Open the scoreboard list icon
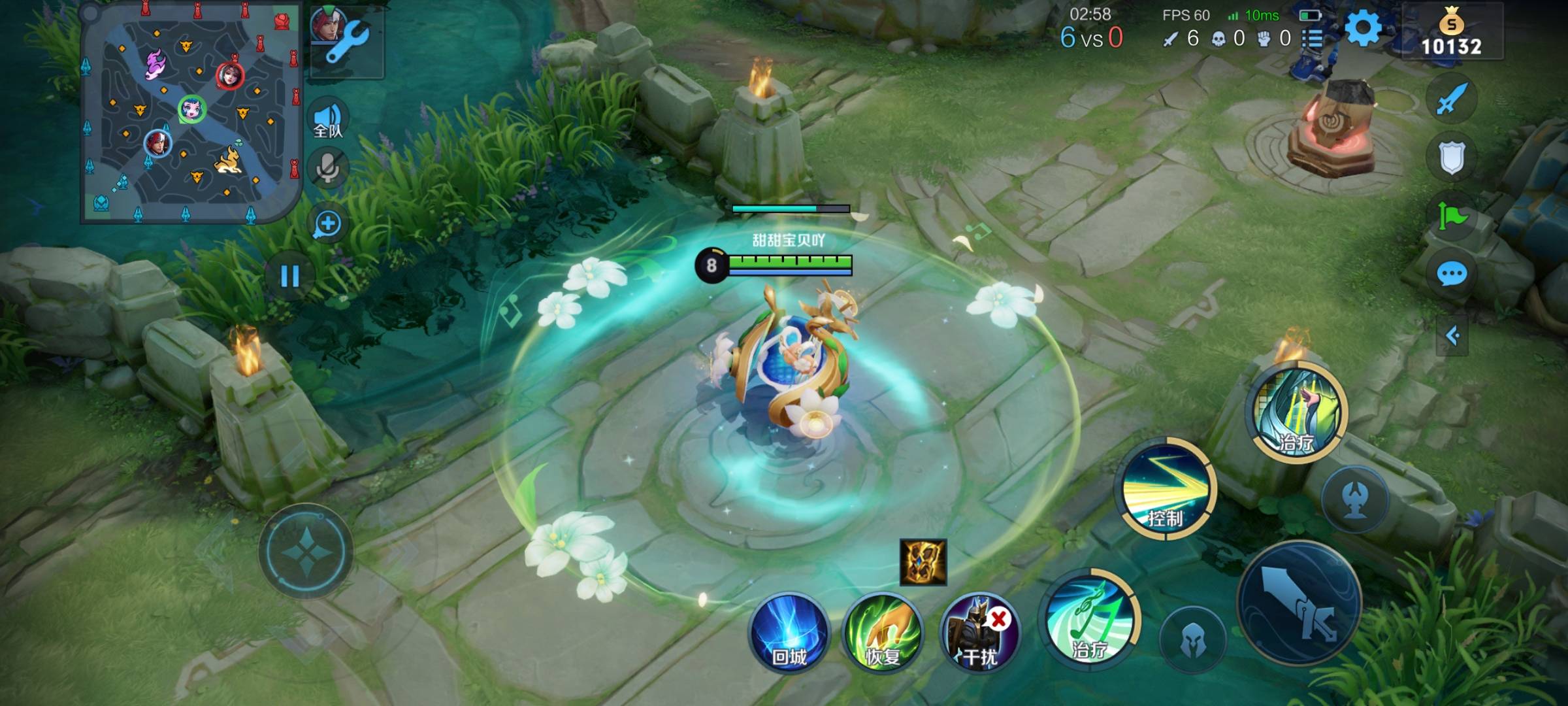This screenshot has height=706, width=1568. (1313, 39)
